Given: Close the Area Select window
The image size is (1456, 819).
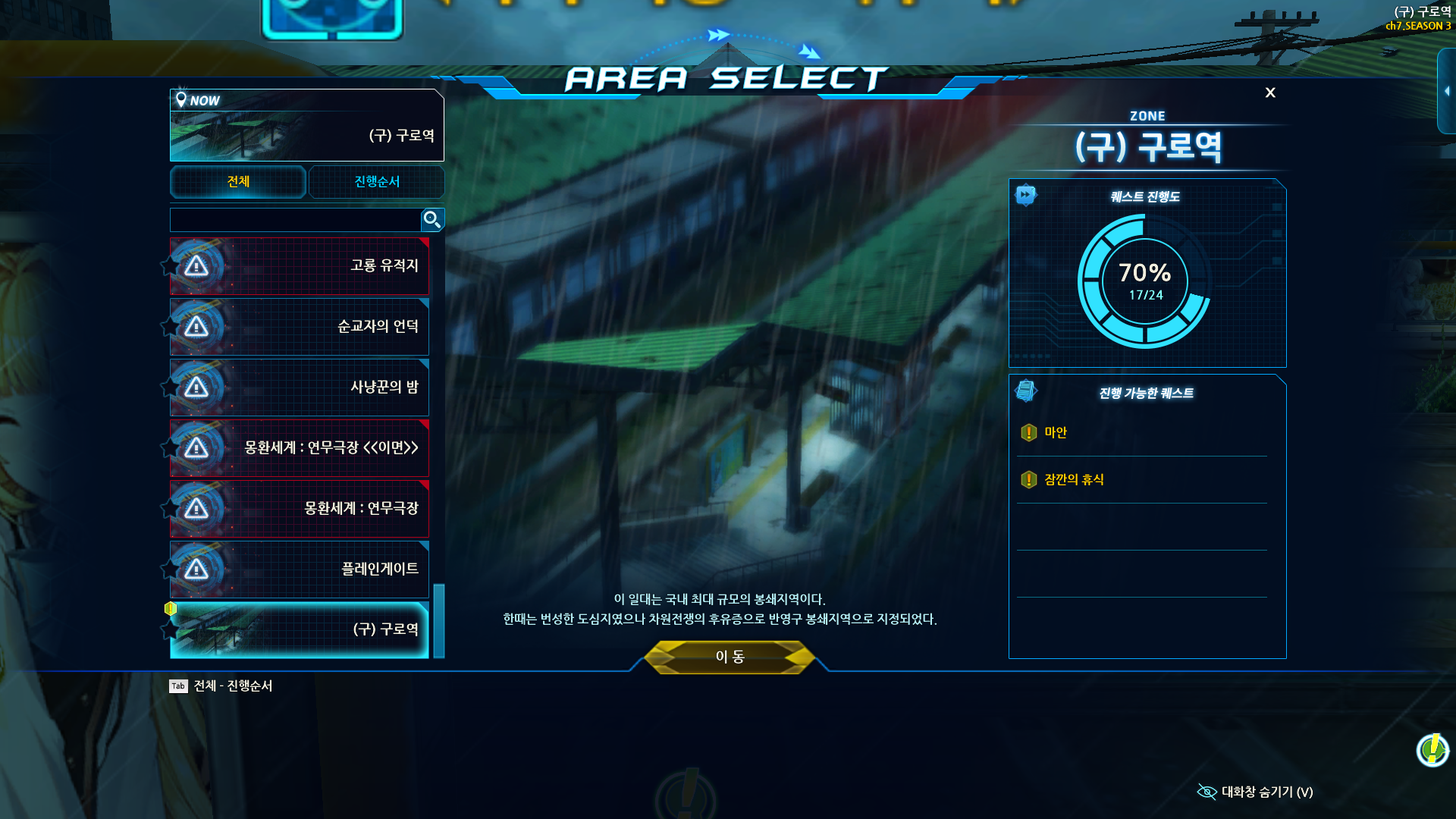Looking at the screenshot, I should tap(1270, 93).
